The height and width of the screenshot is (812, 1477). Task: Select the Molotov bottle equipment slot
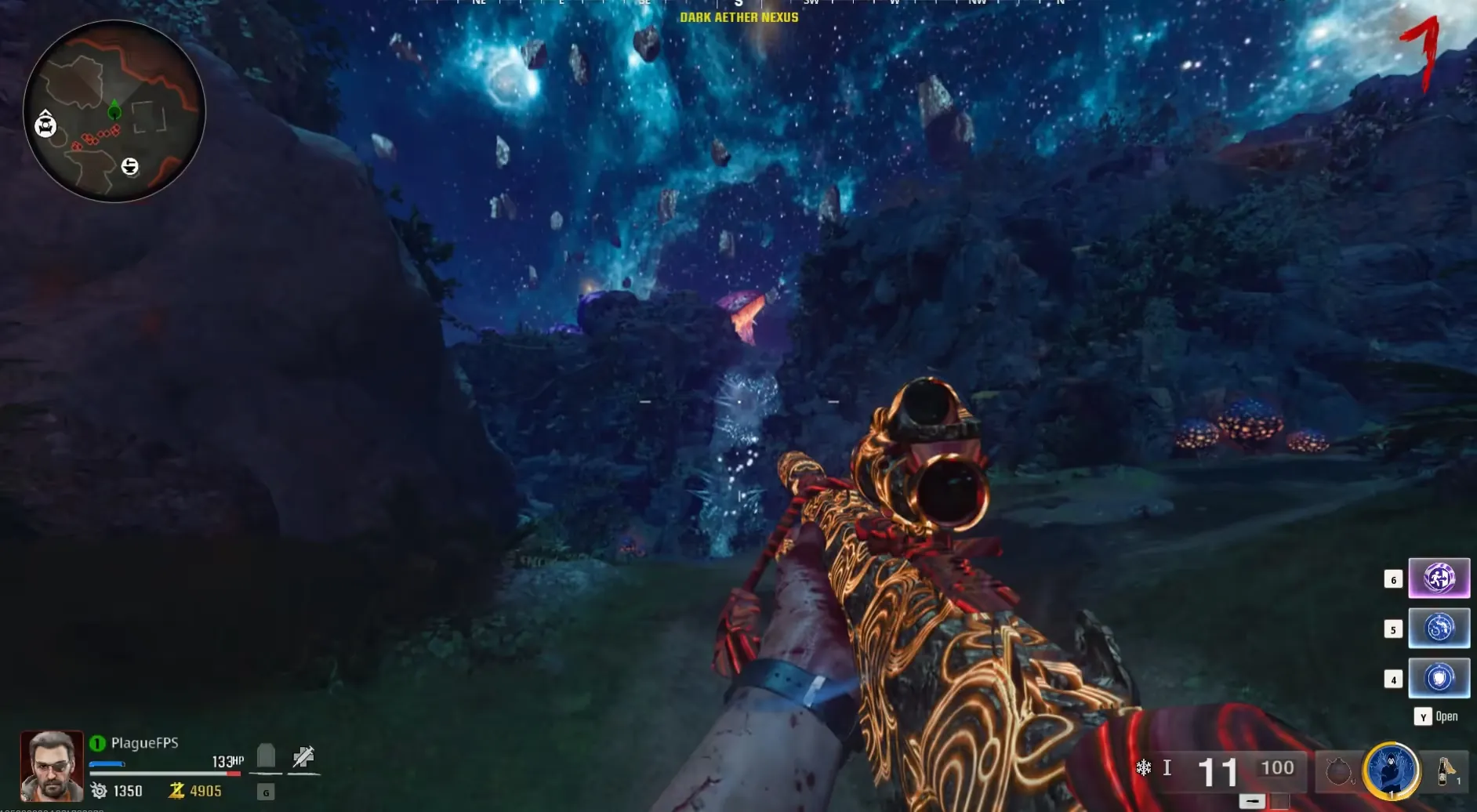point(1445,770)
